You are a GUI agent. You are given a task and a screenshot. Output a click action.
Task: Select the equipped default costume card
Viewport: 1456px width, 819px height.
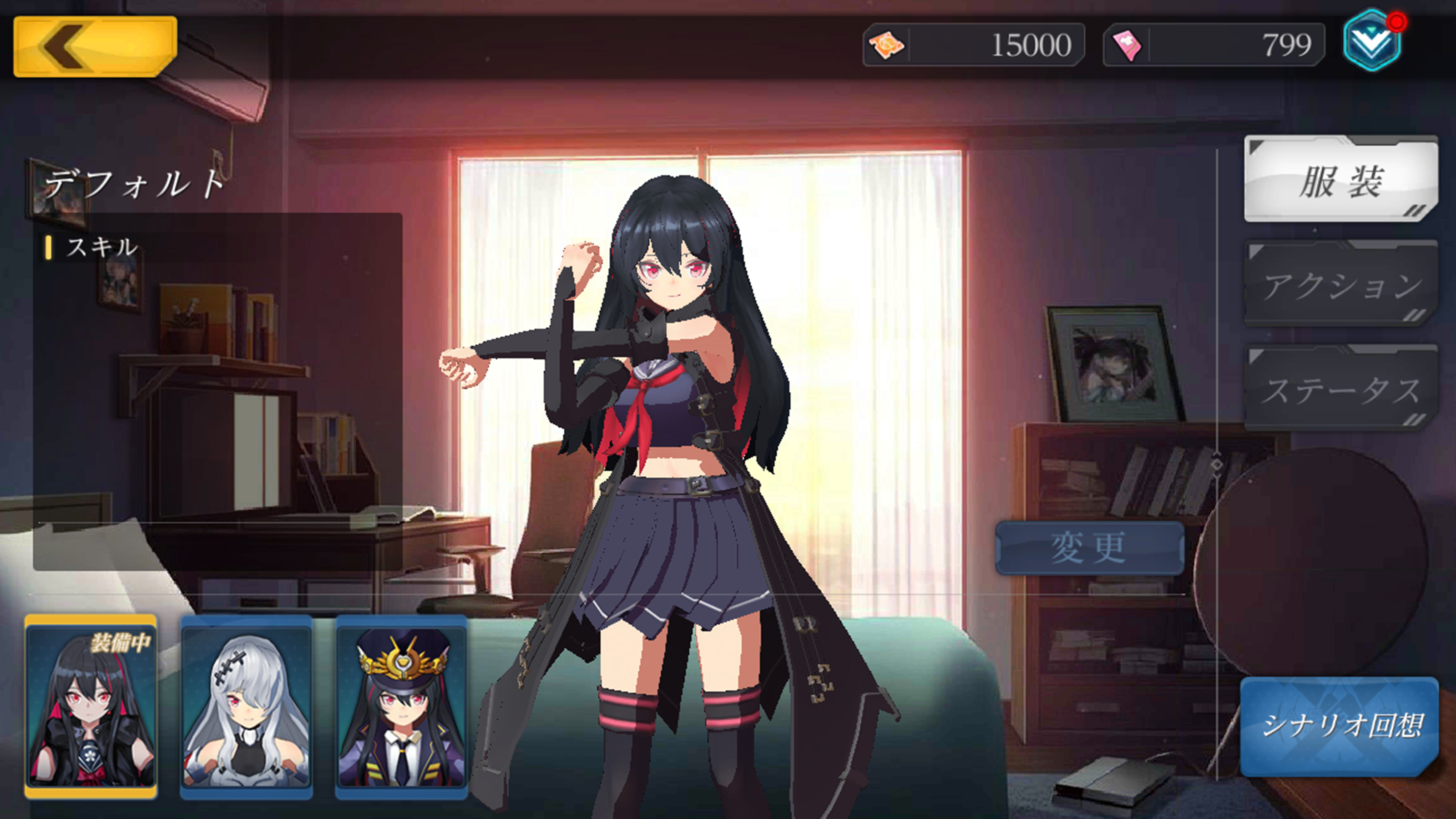pos(91,707)
